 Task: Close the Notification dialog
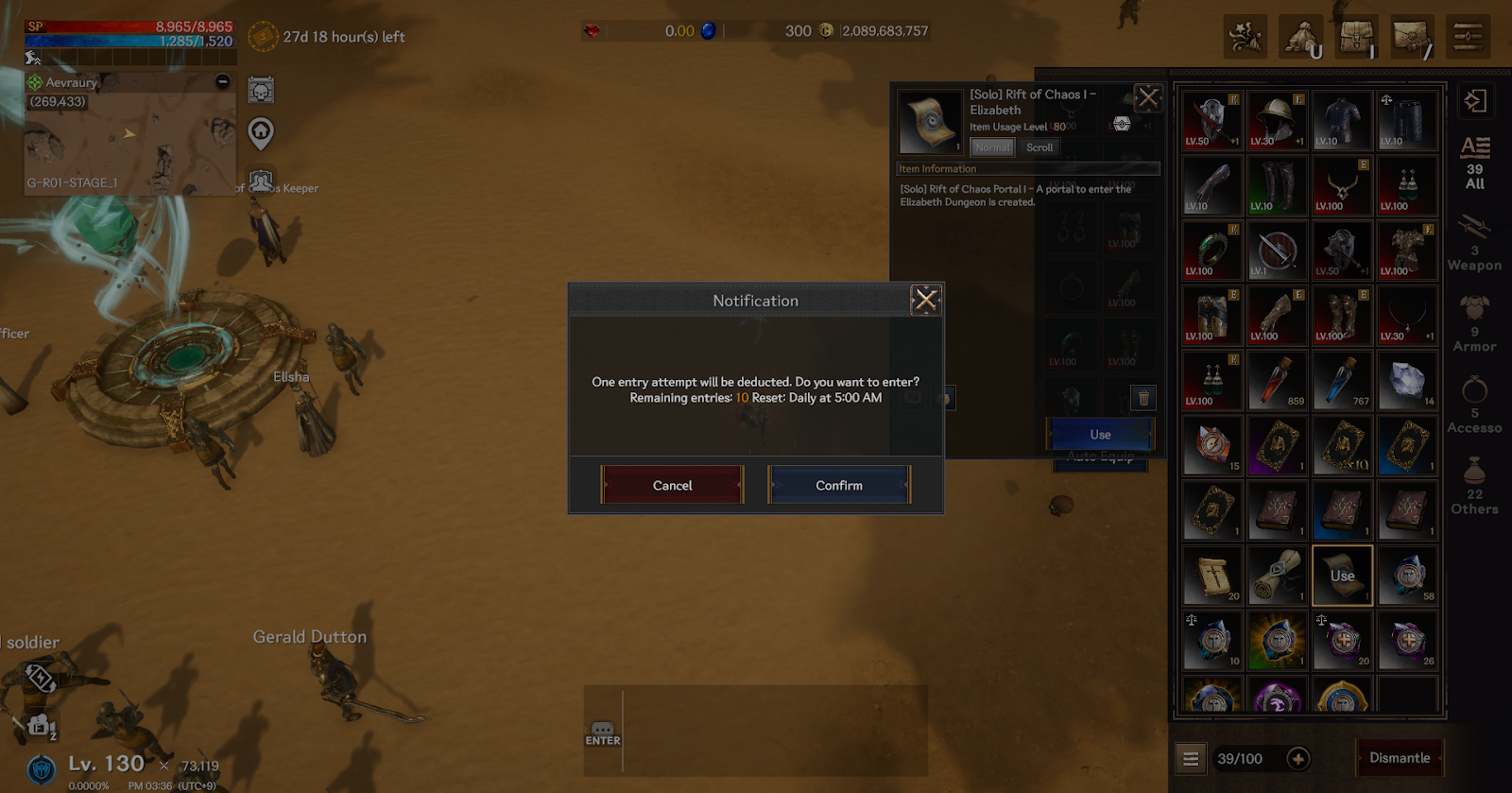[925, 301]
